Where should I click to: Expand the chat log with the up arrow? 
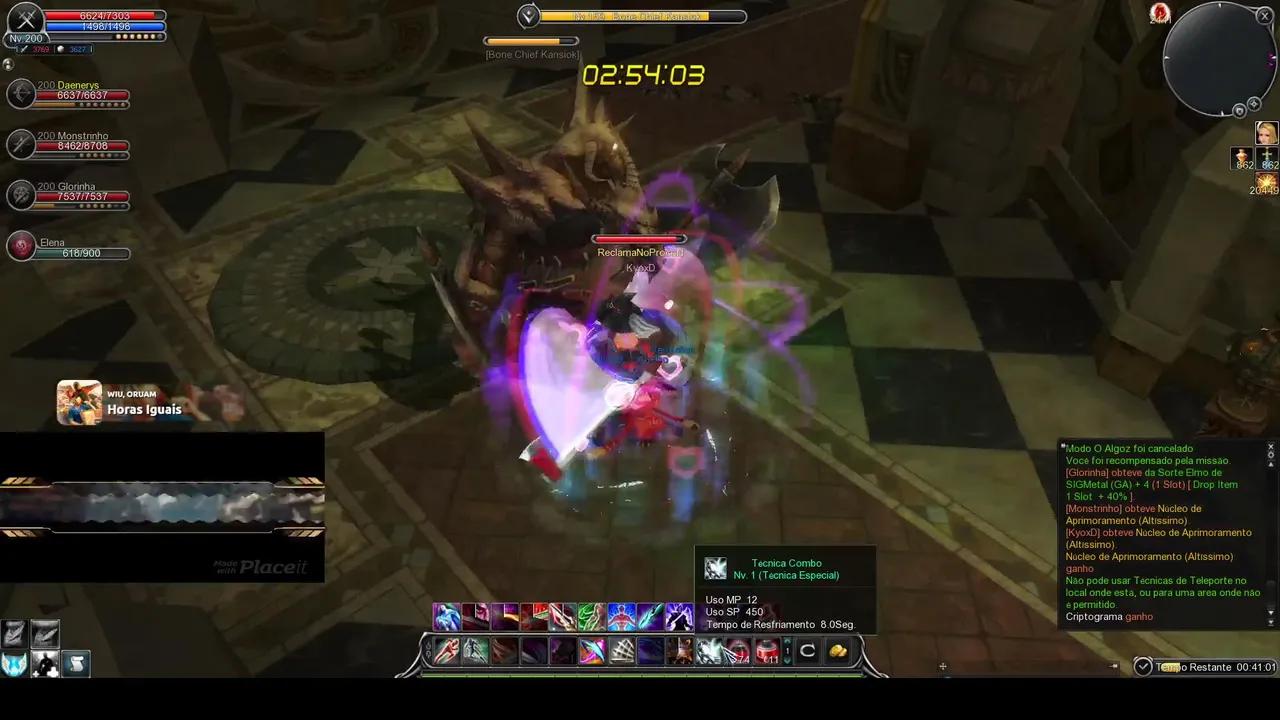coord(1271,464)
